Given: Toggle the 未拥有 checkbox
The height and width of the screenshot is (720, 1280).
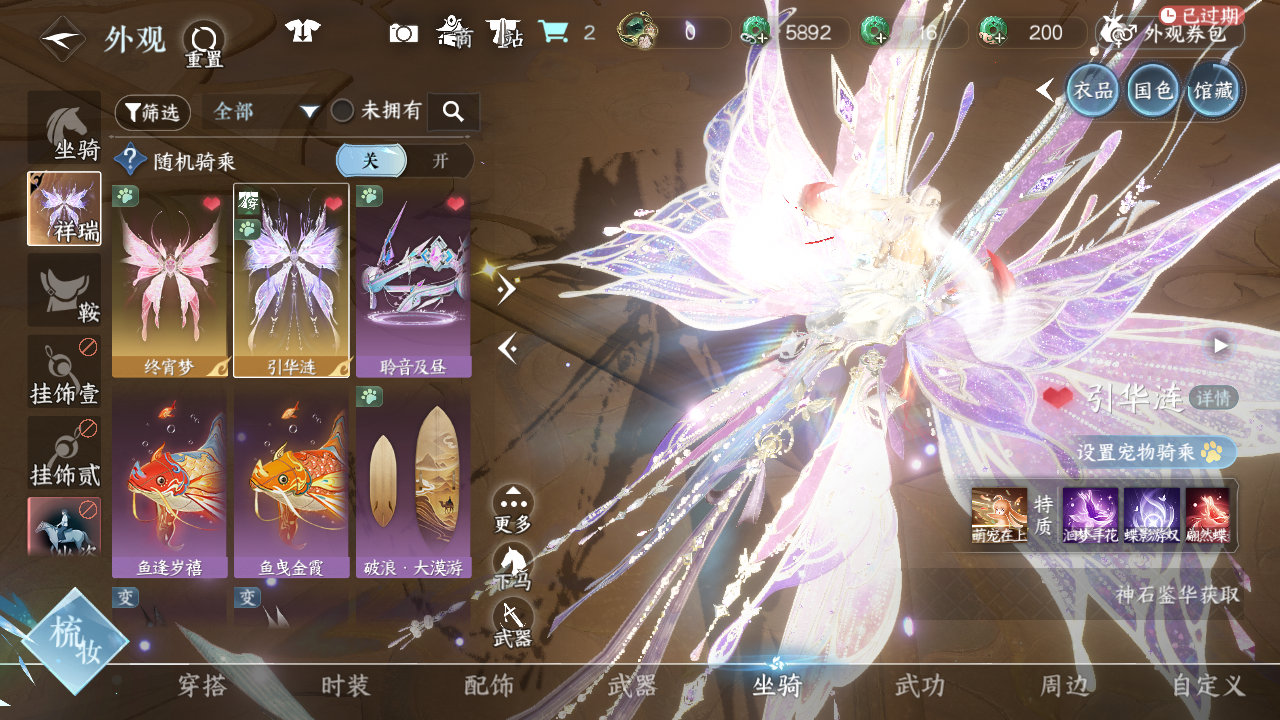Looking at the screenshot, I should click(343, 111).
